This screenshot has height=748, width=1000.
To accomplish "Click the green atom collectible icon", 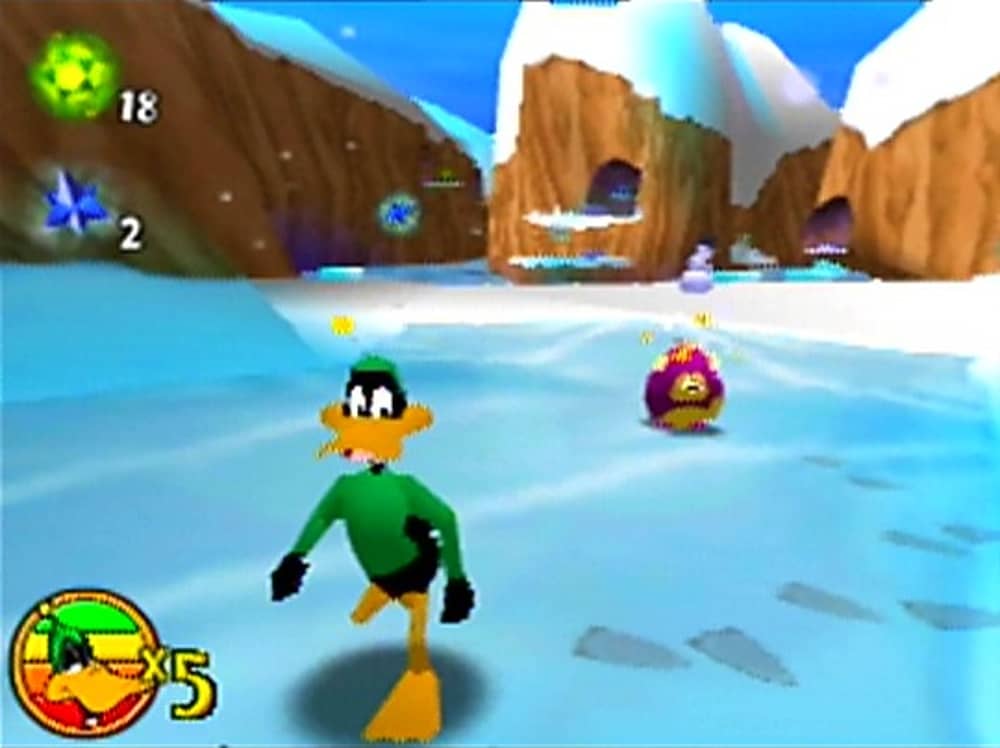I will [x=73, y=73].
